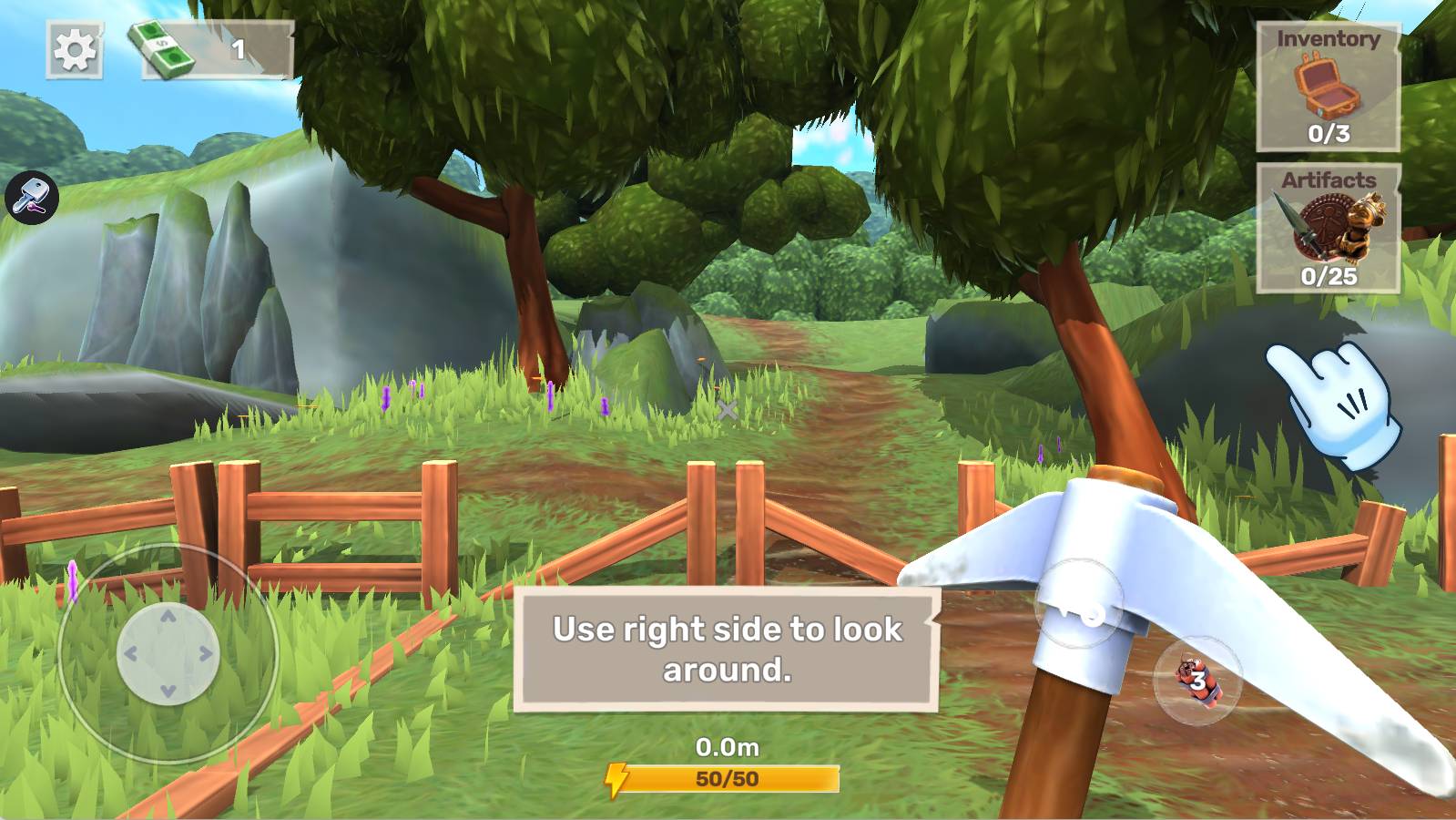Viewport: 1456px width, 820px height.
Task: Open the gear settings menu
Action: coord(74,49)
